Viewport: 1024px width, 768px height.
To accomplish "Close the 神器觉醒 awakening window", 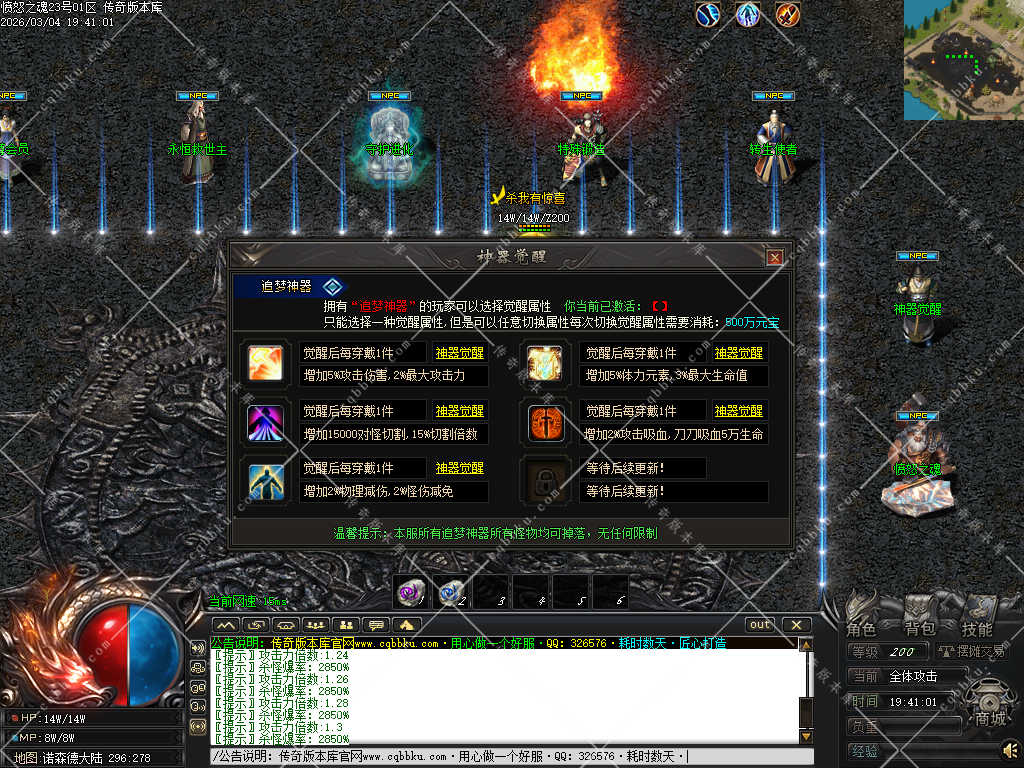I will tap(774, 257).
